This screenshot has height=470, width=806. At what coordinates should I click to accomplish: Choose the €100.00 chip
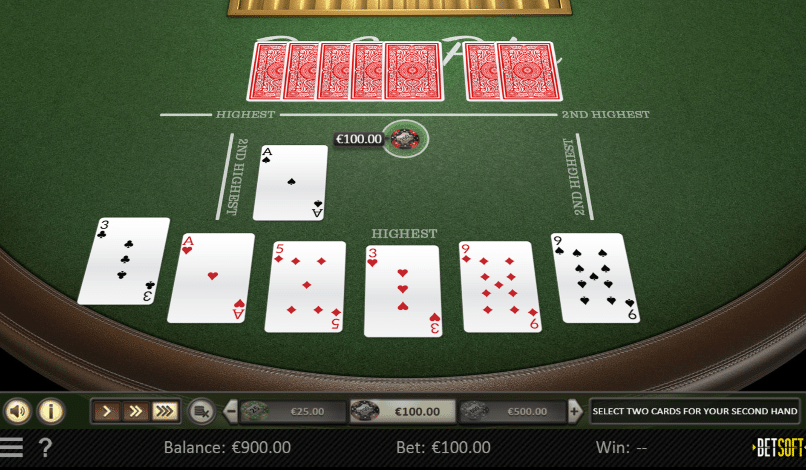click(x=404, y=411)
